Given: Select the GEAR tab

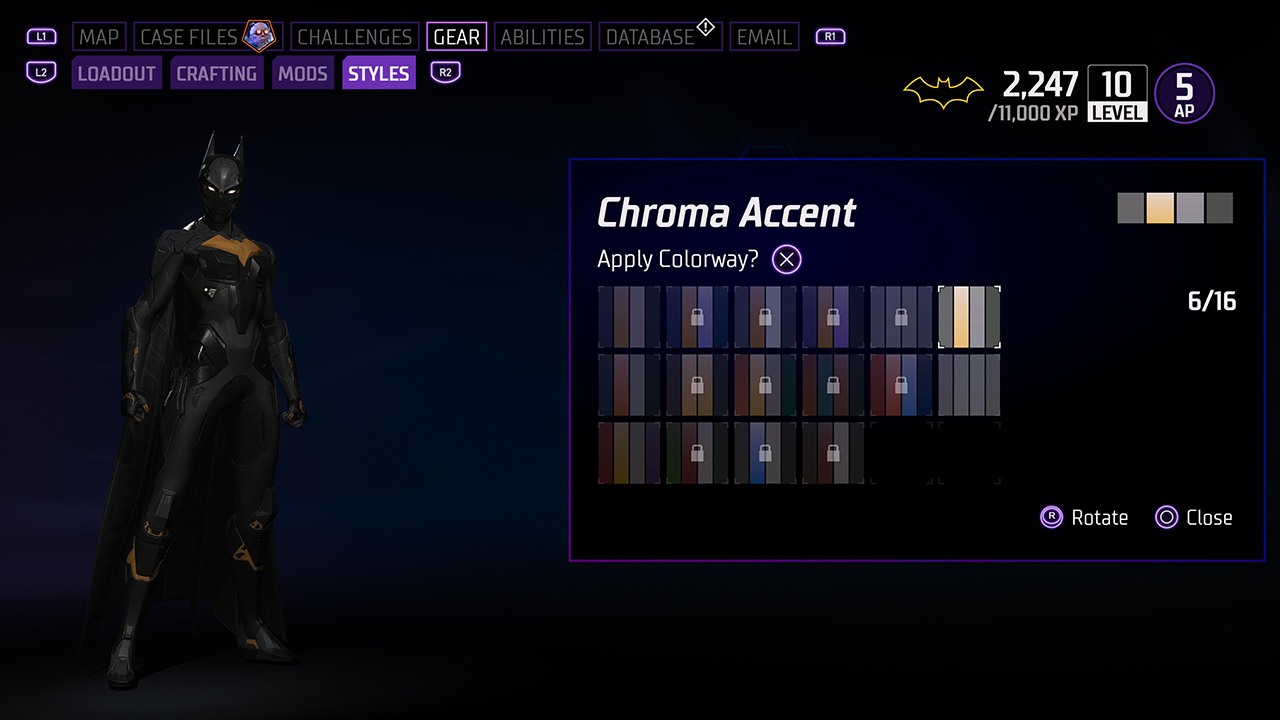Looking at the screenshot, I should click(x=456, y=37).
